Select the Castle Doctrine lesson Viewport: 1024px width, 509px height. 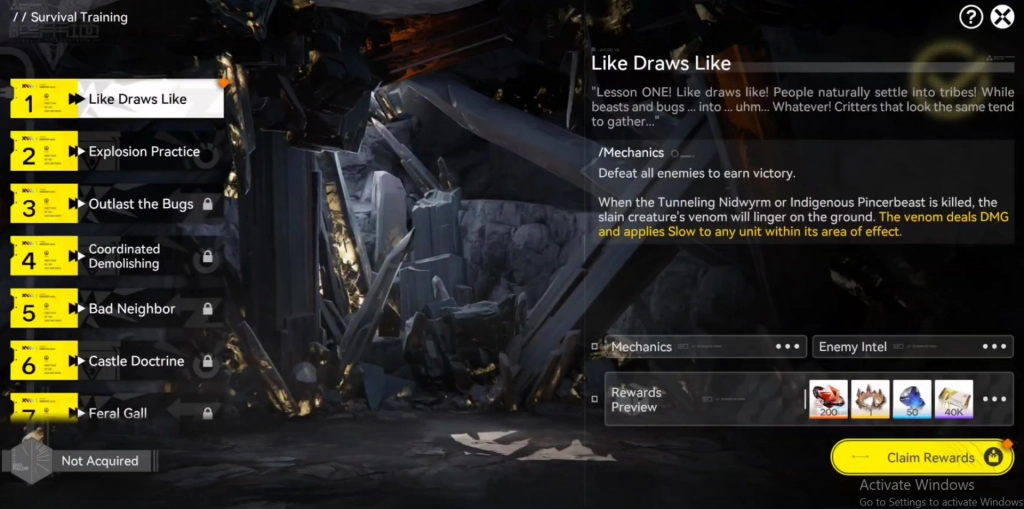[x=136, y=361]
